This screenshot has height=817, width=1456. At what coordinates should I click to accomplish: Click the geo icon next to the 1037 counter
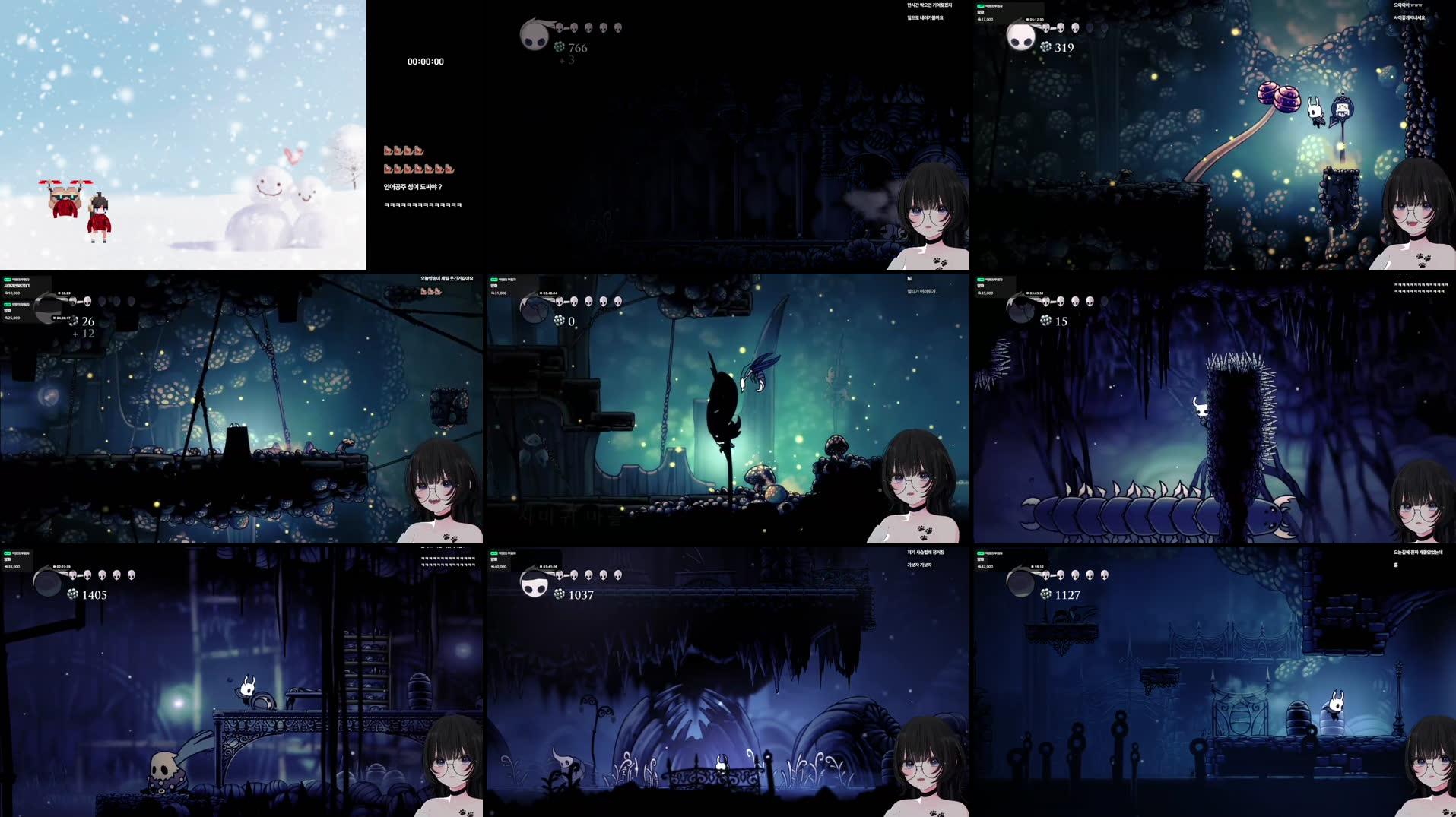point(559,594)
